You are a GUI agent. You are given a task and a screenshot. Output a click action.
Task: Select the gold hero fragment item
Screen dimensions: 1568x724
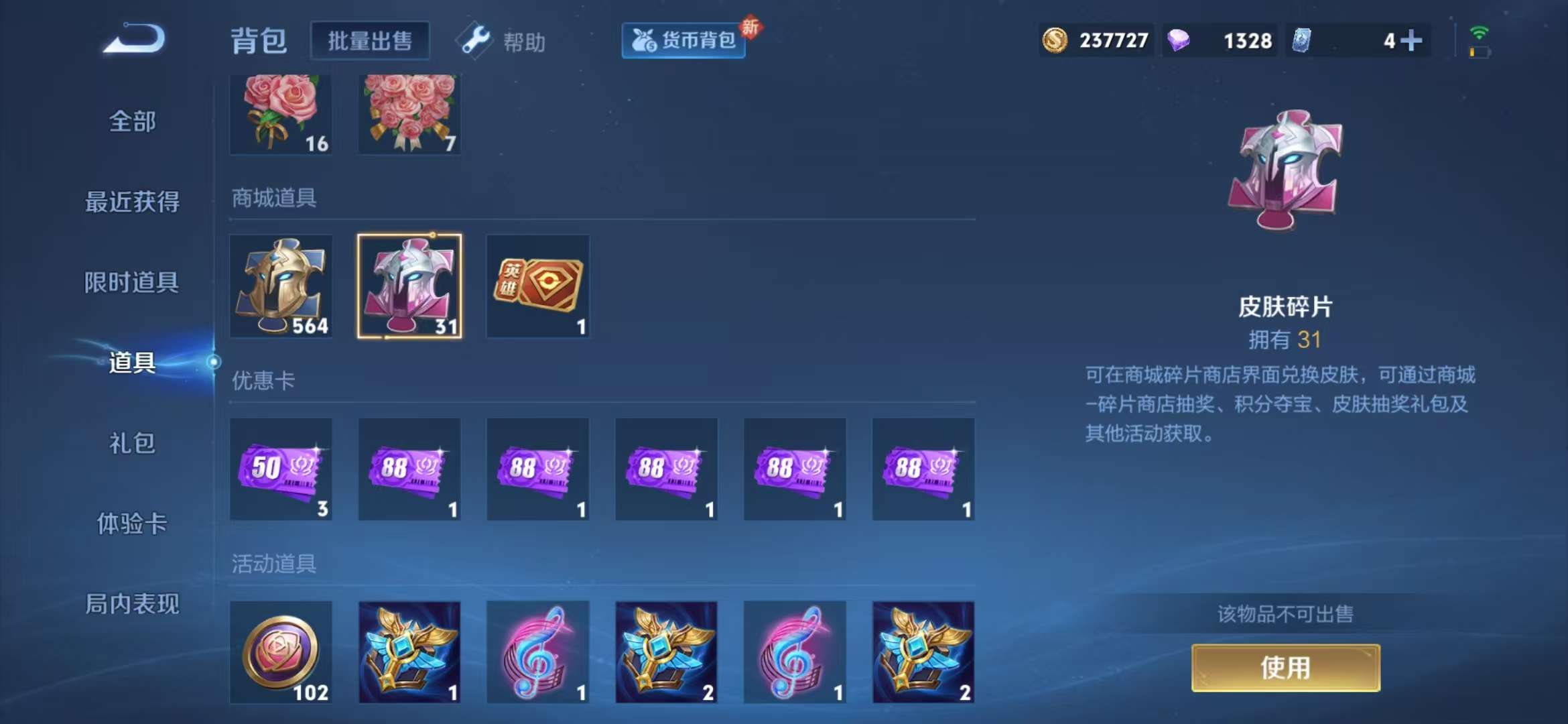[x=281, y=287]
